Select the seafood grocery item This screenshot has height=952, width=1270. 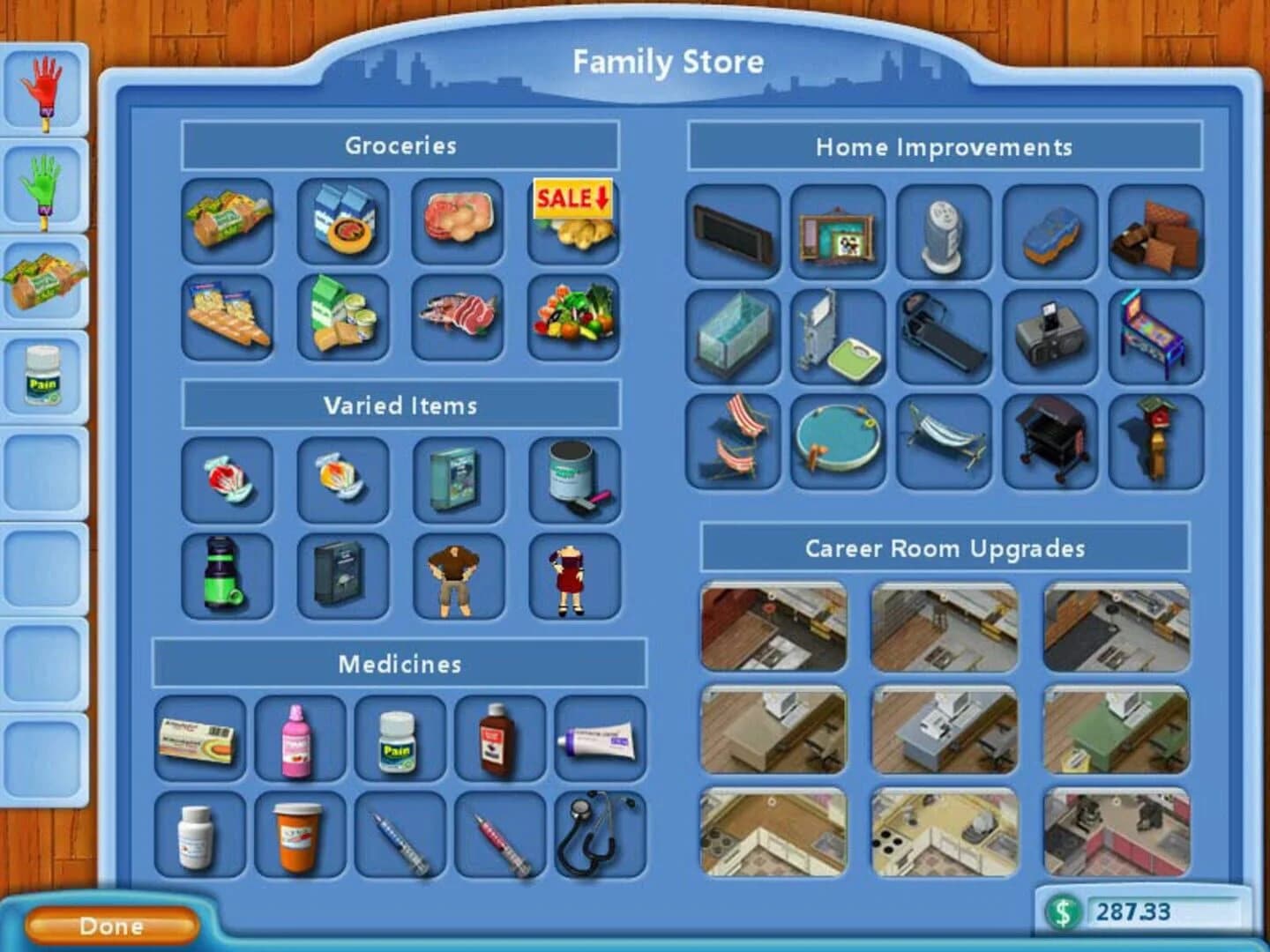pos(459,317)
